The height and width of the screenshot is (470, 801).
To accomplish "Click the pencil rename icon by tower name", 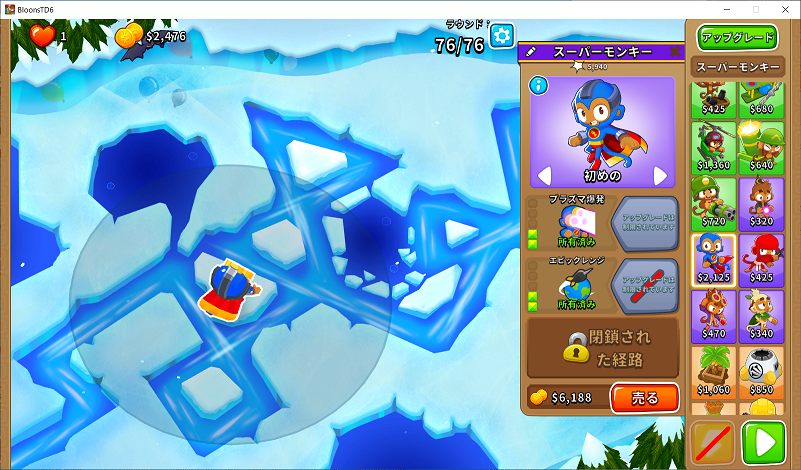I will pyautogui.click(x=531, y=51).
